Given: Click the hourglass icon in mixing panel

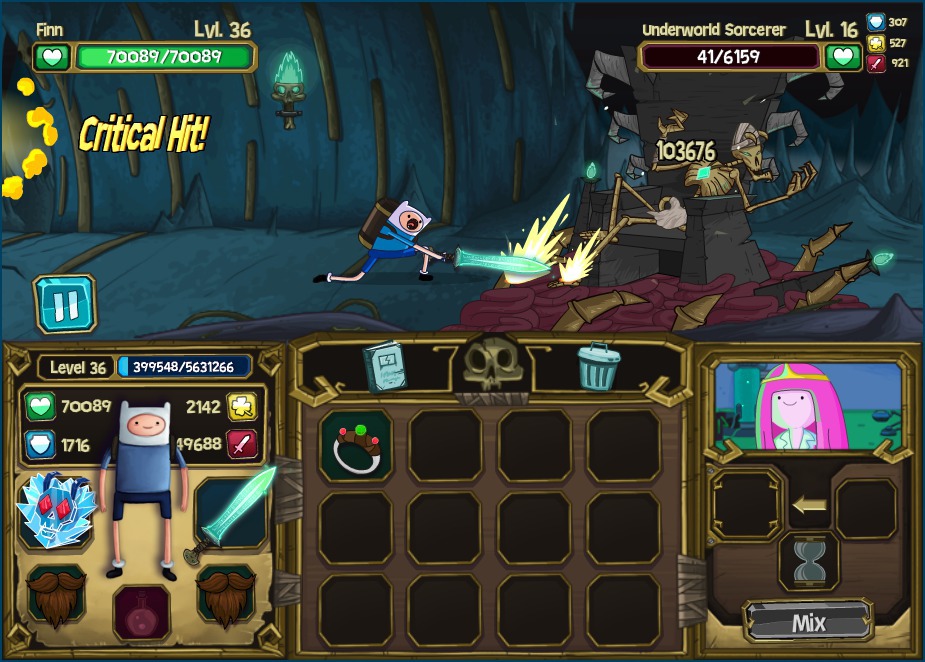Looking at the screenshot, I should pyautogui.click(x=808, y=562).
